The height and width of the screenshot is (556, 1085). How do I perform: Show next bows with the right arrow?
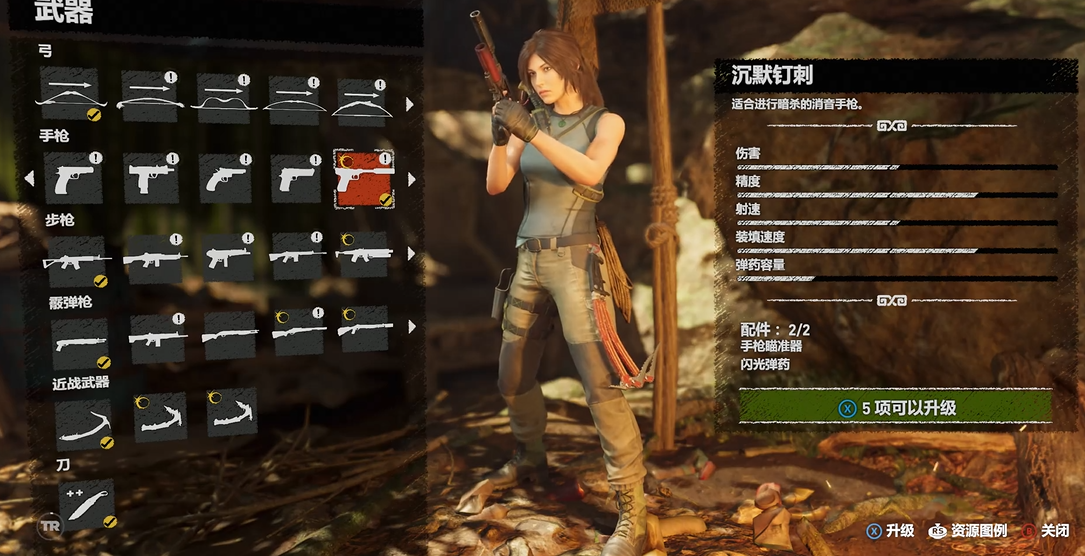point(409,104)
